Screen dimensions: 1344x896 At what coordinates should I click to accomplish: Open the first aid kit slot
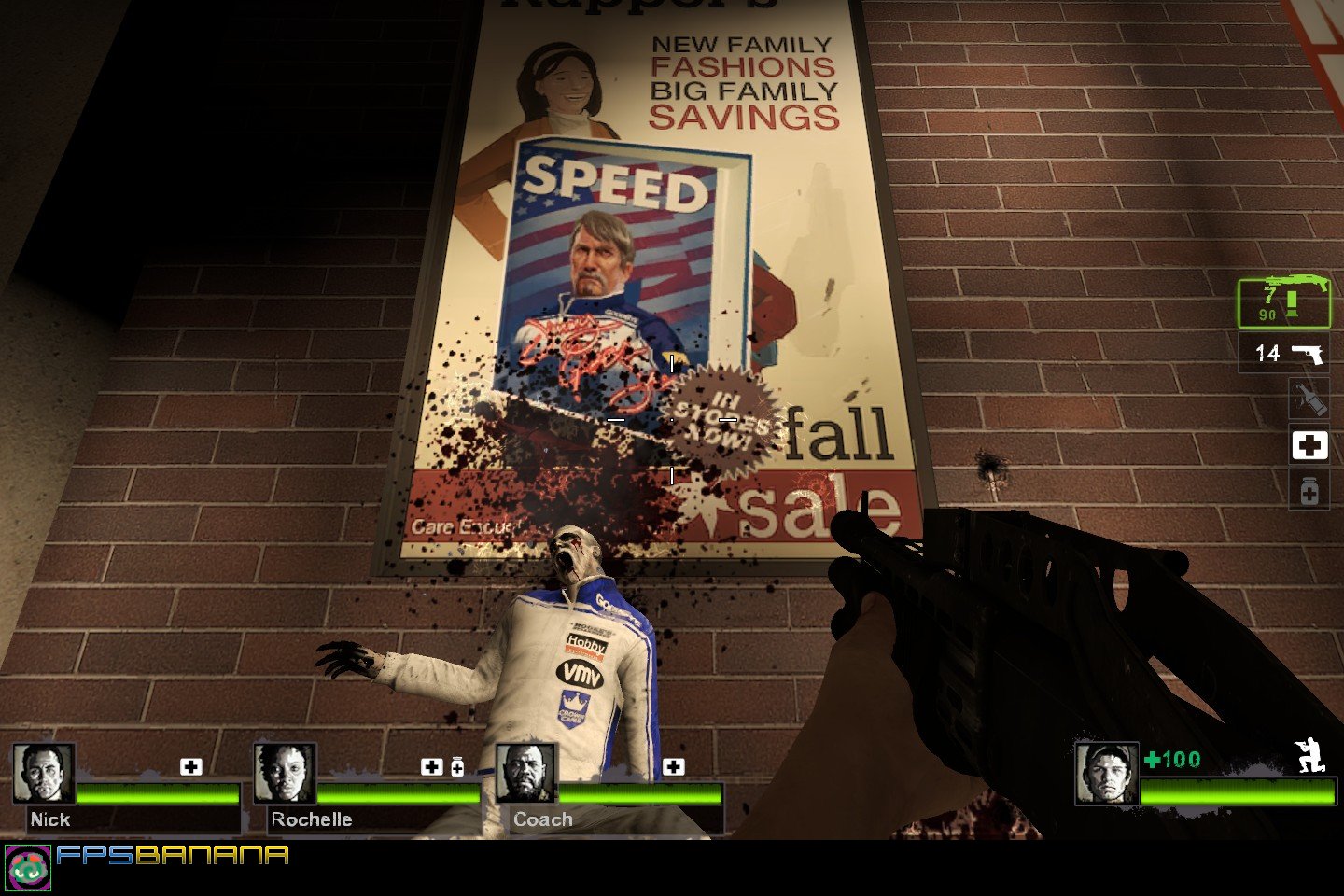coord(1310,446)
